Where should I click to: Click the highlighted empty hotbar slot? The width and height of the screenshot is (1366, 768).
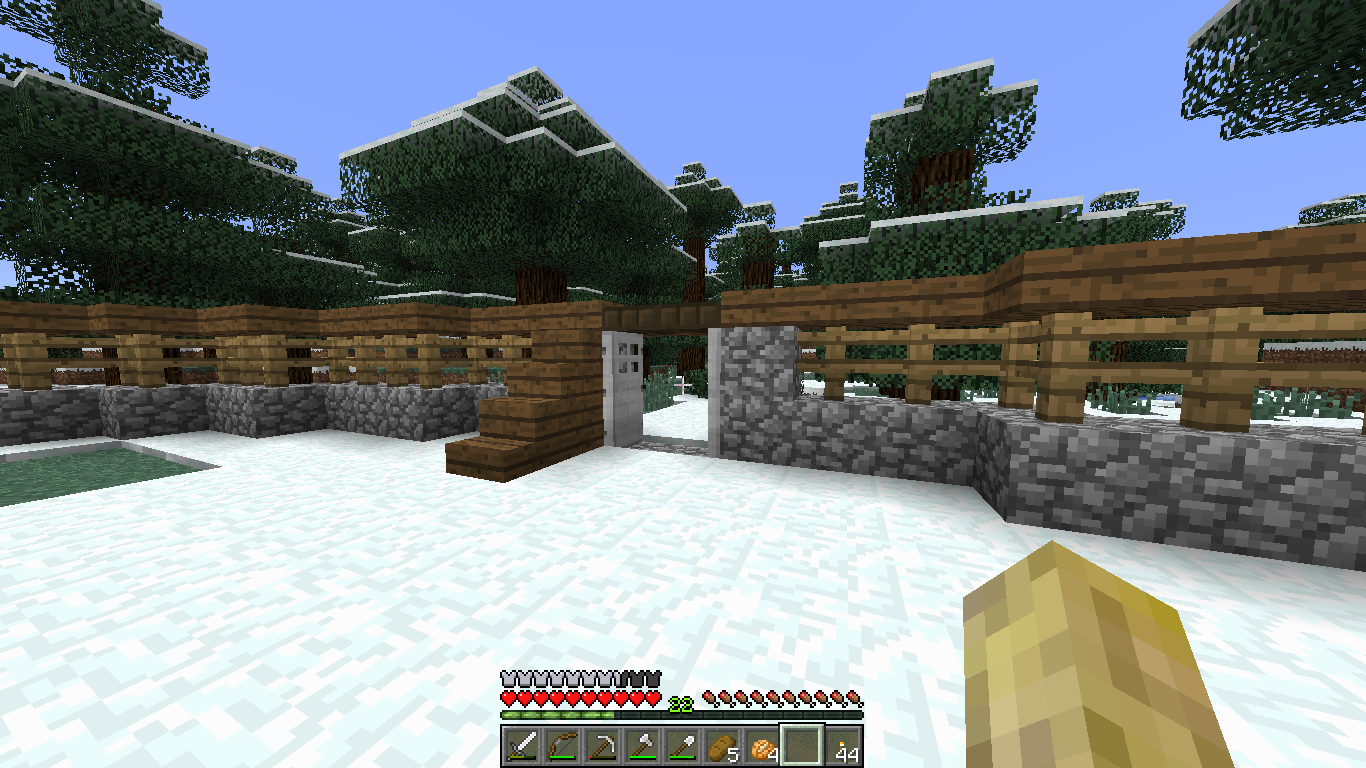(802, 746)
